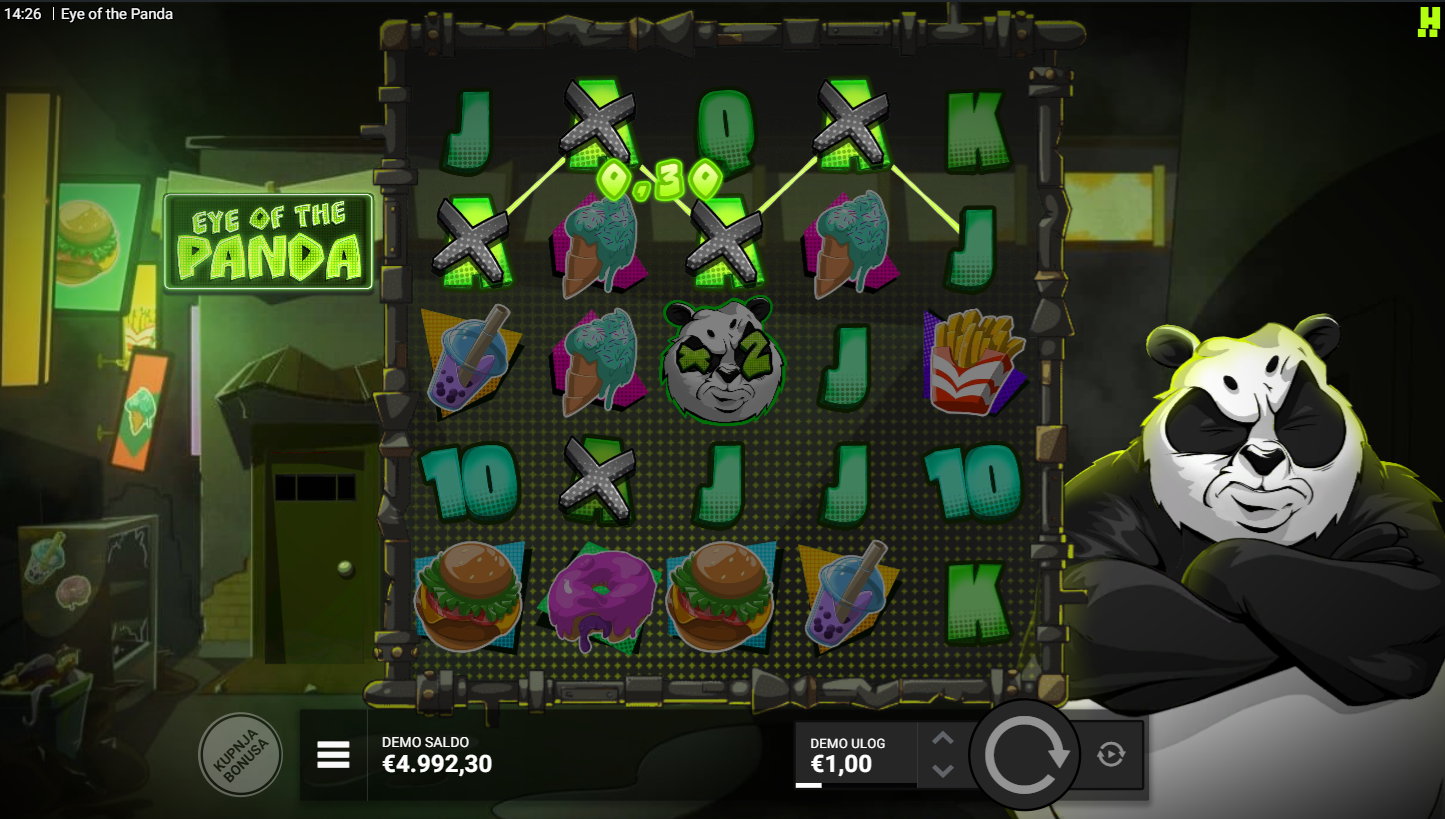Open the Kupnja Bonusa bonus buy
The image size is (1445, 819).
click(x=240, y=754)
